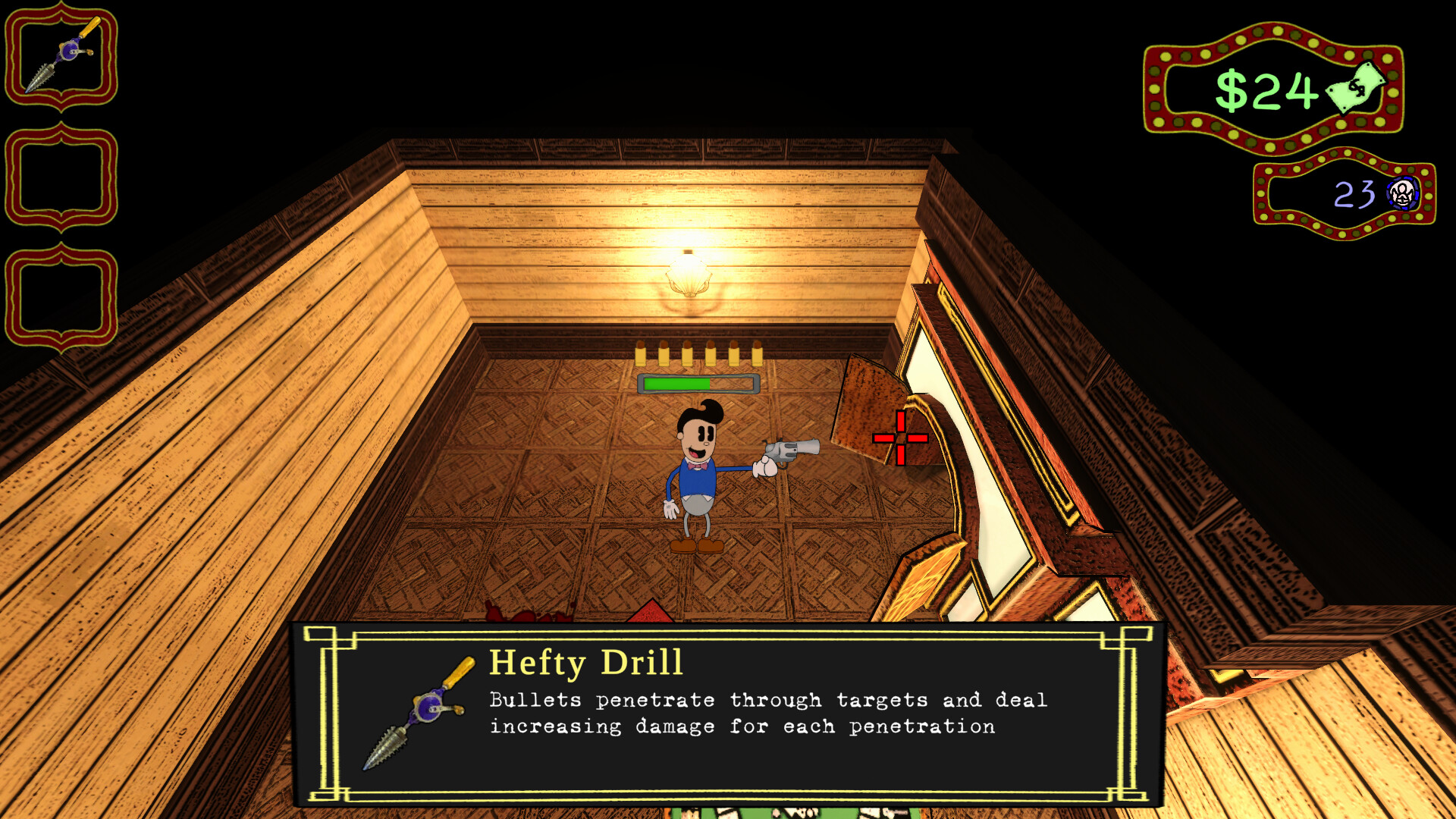Select the Hefty Drill title text
The image size is (1456, 819).
tap(587, 663)
